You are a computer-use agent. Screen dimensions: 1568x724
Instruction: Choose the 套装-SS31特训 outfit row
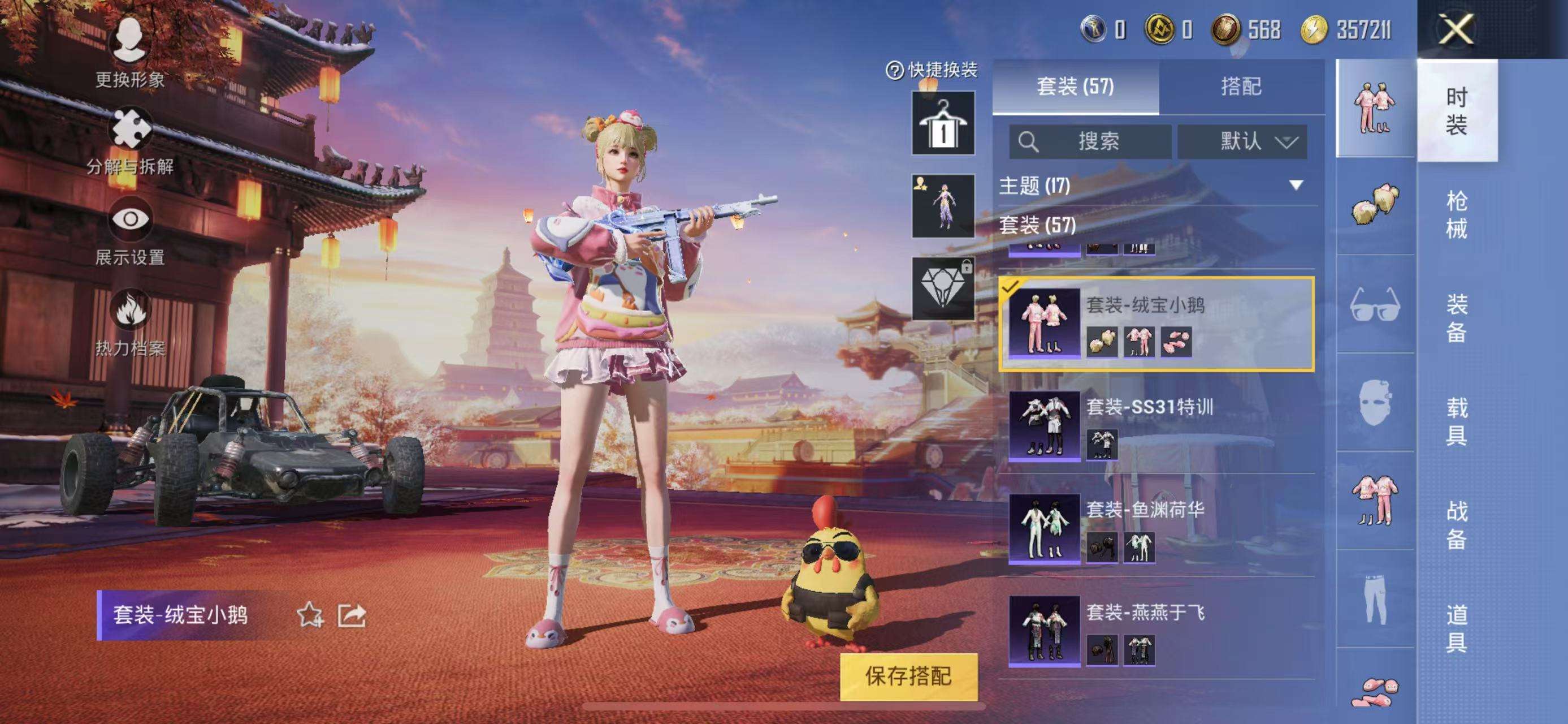[x=1156, y=424]
